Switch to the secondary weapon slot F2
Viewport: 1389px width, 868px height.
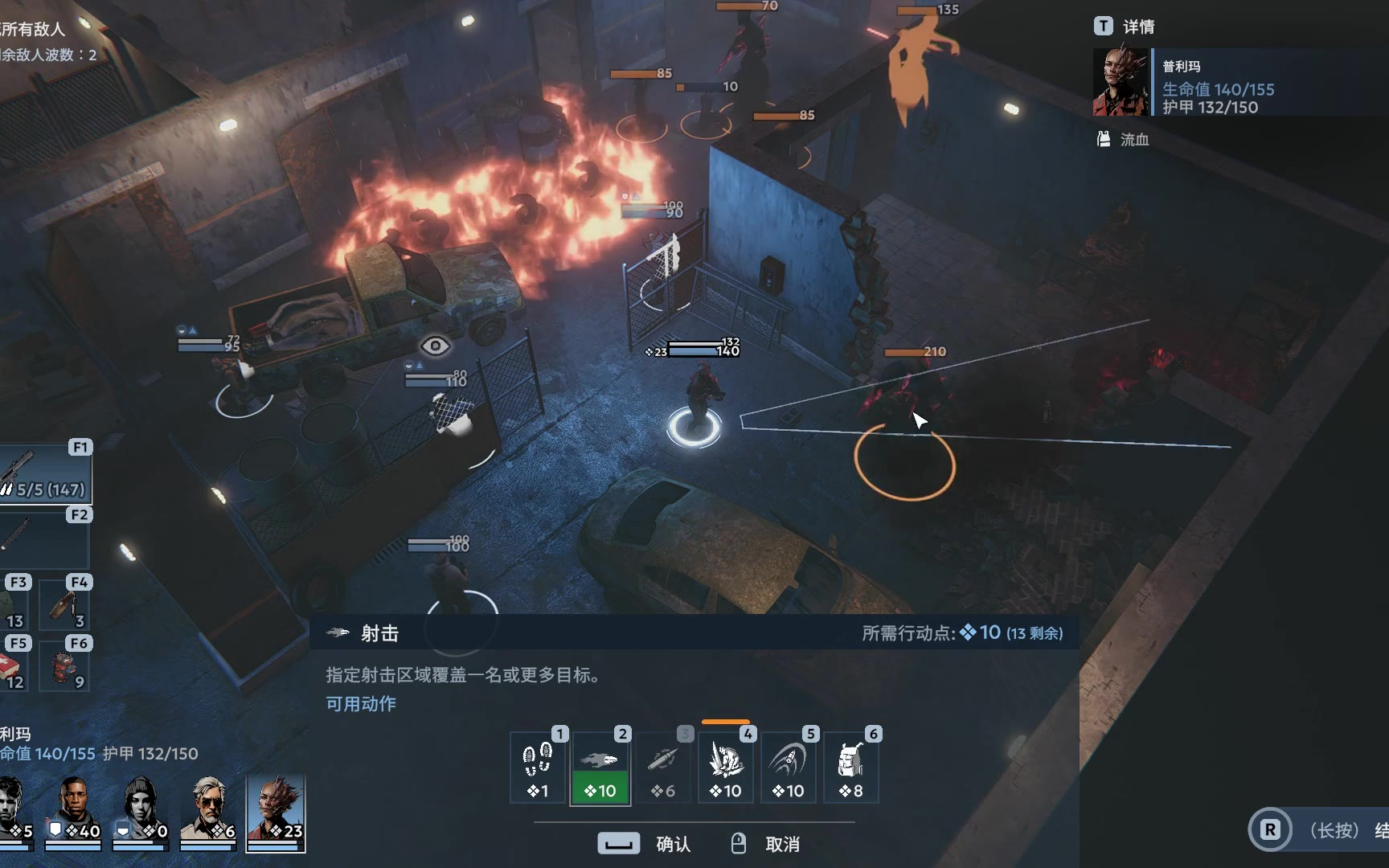pyautogui.click(x=45, y=538)
